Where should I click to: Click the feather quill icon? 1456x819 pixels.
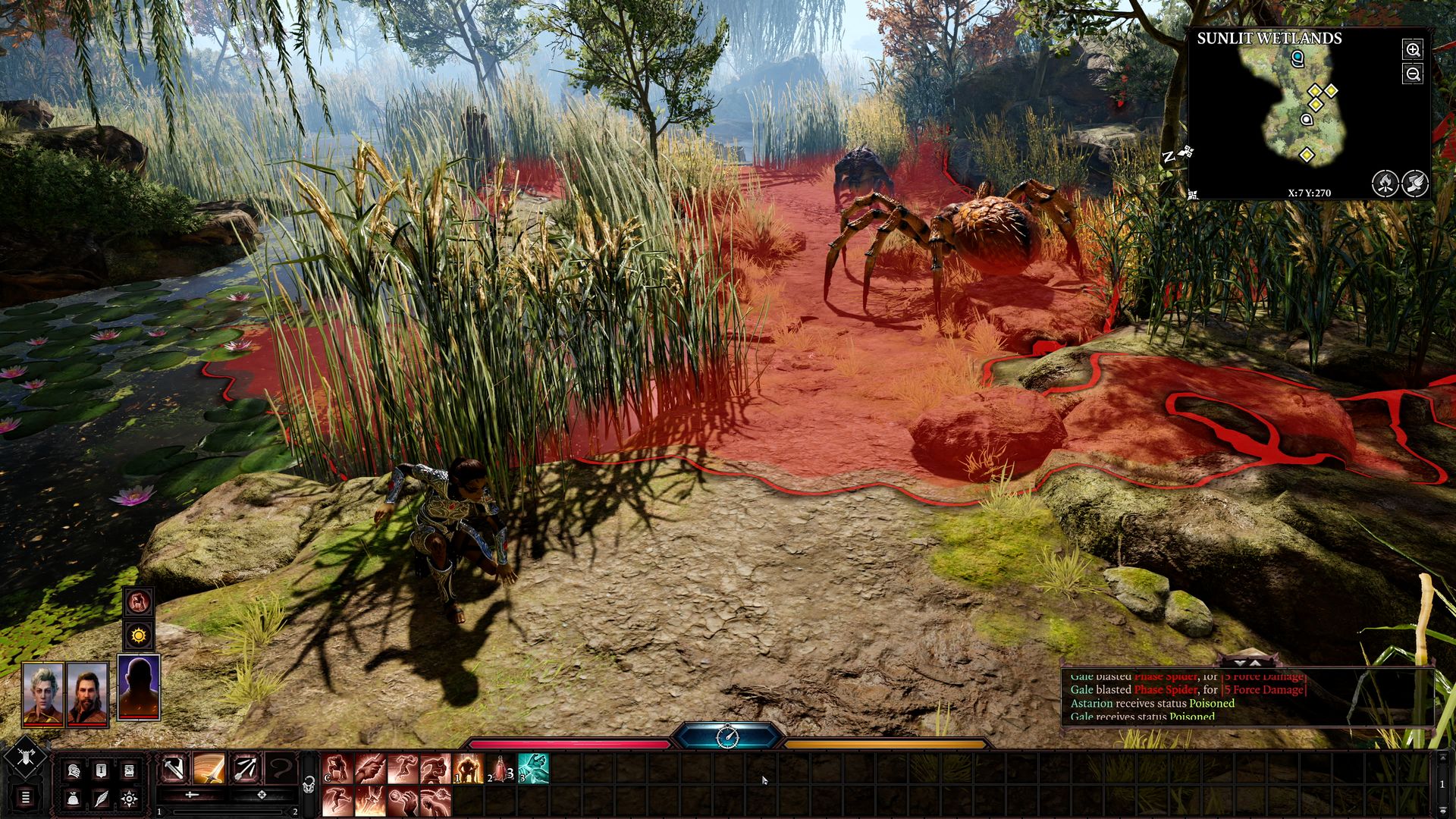click(102, 798)
